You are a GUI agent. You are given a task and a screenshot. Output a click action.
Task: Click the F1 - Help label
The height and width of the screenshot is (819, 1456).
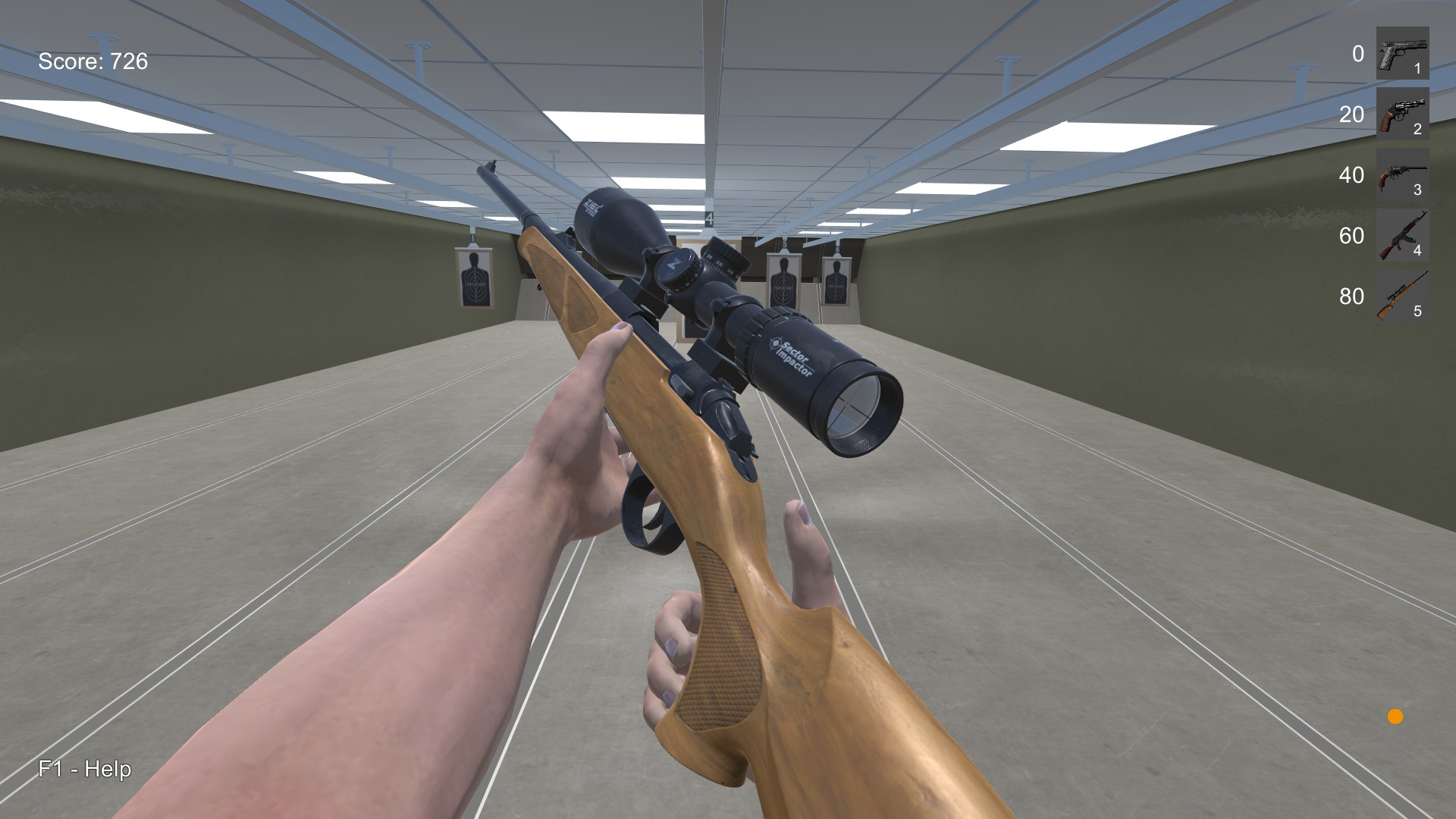click(85, 769)
